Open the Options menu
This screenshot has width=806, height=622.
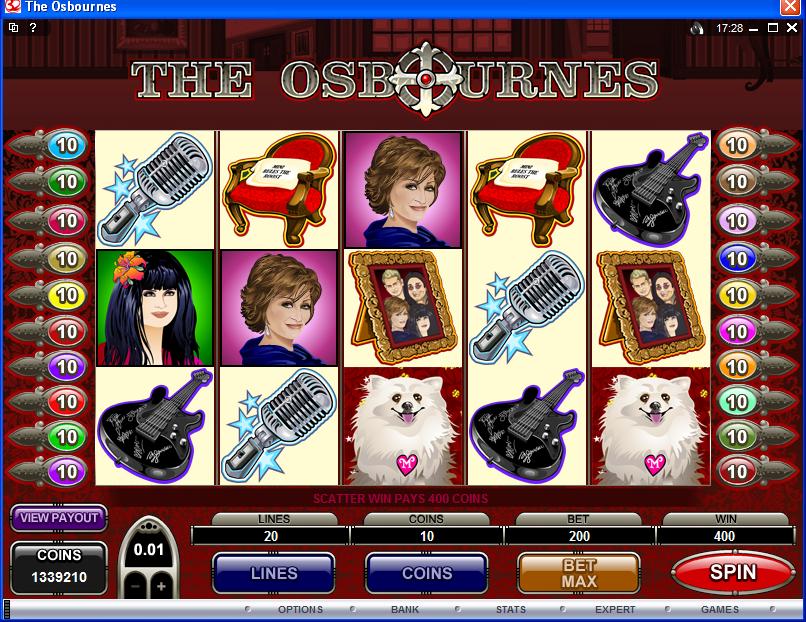300,609
